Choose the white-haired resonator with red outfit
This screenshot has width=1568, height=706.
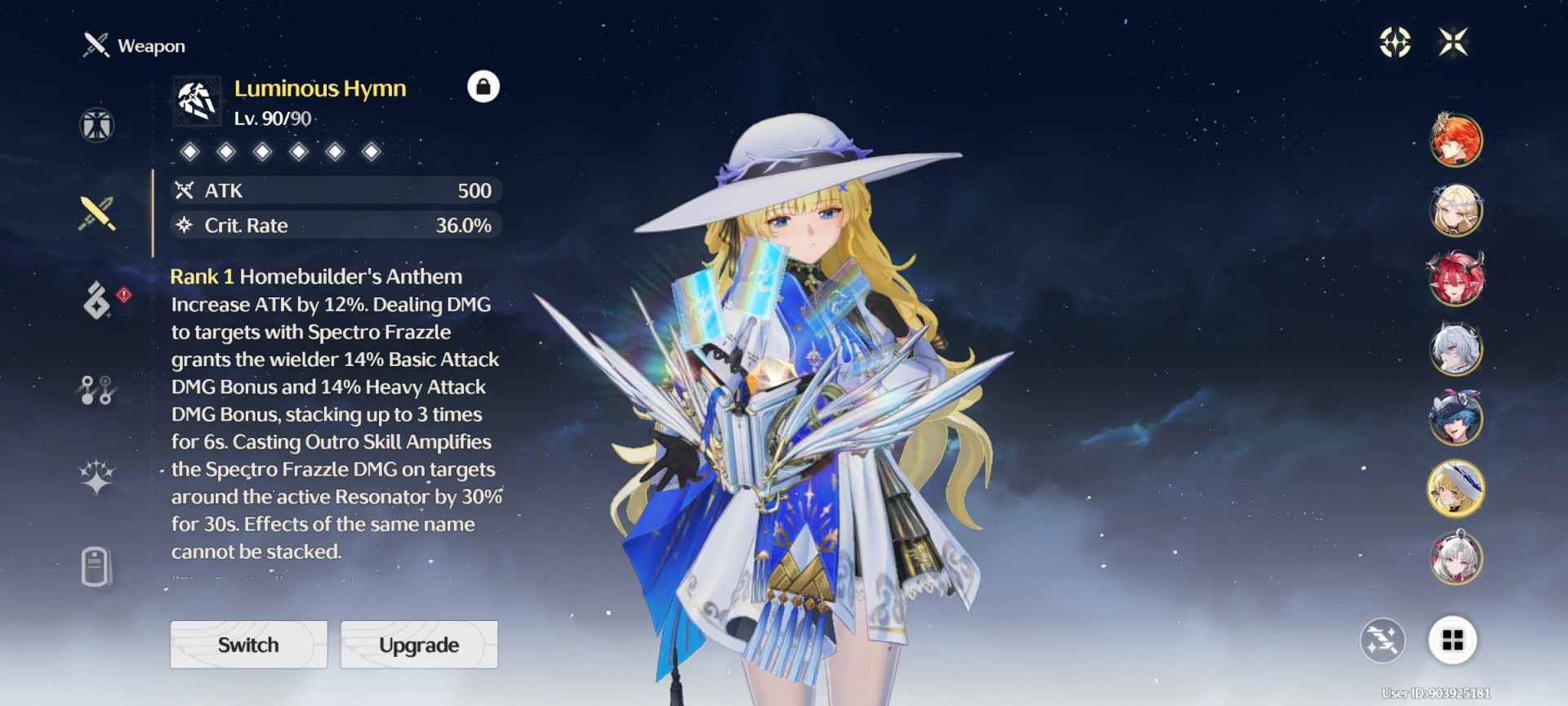click(1455, 558)
